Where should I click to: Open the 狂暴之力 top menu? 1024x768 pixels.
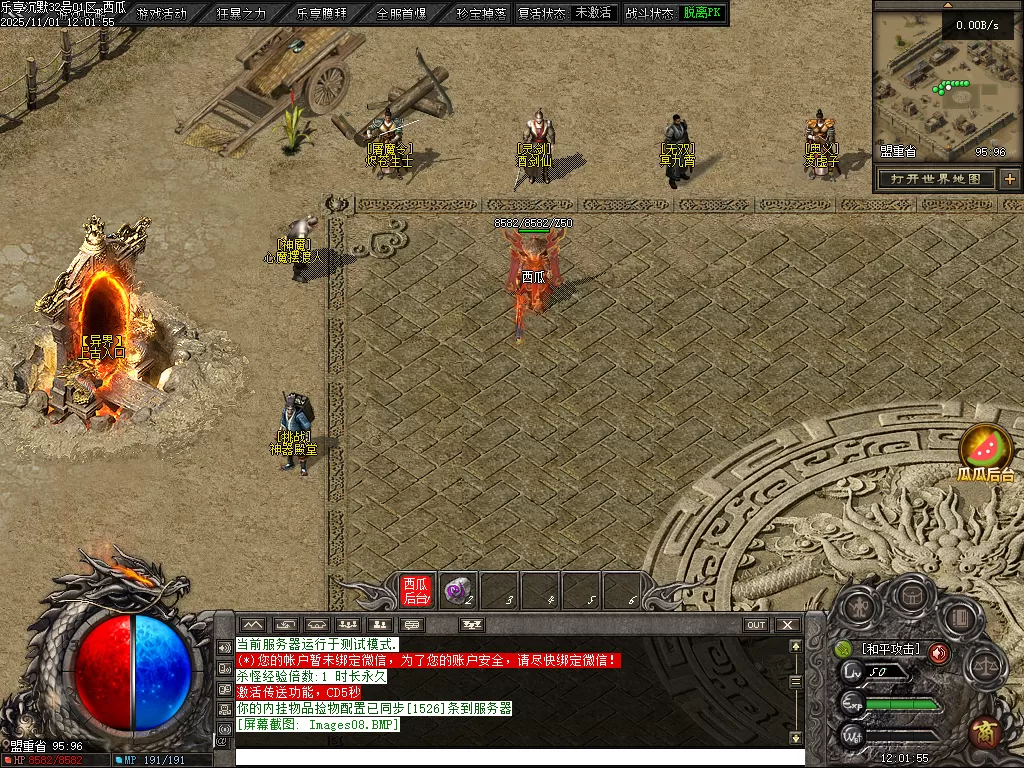[242, 14]
